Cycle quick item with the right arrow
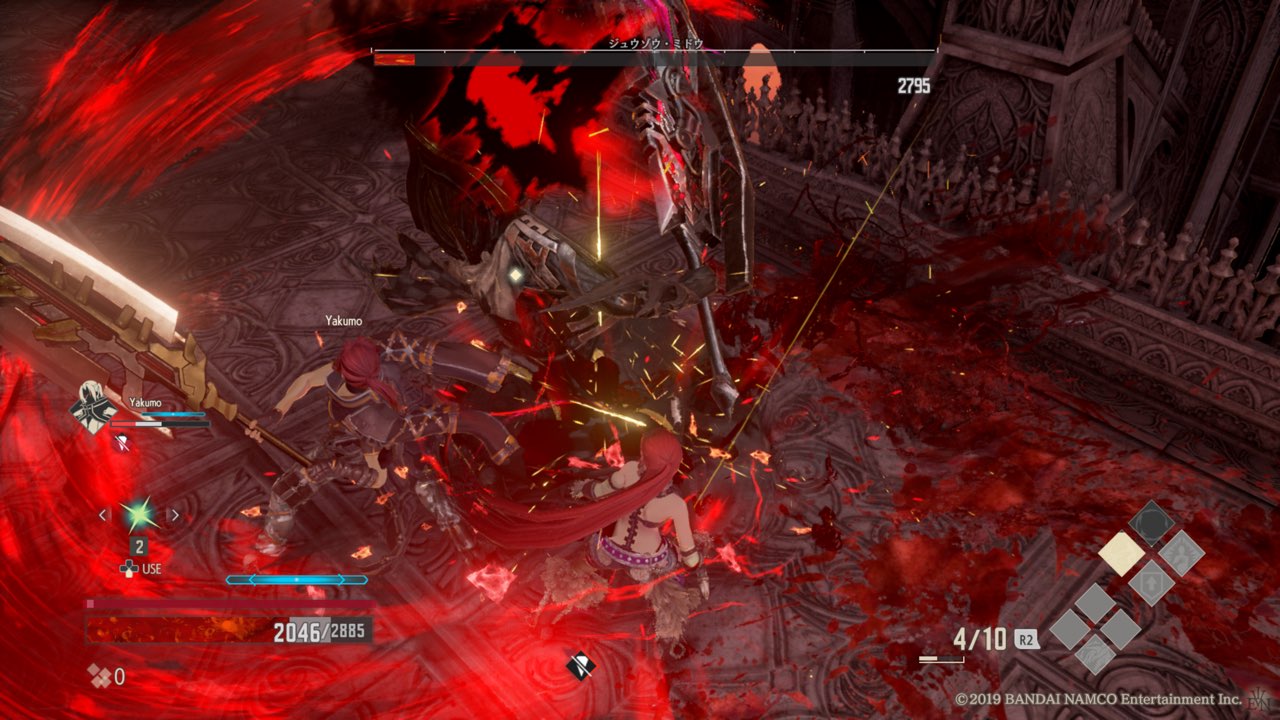The image size is (1280, 720). (x=174, y=515)
